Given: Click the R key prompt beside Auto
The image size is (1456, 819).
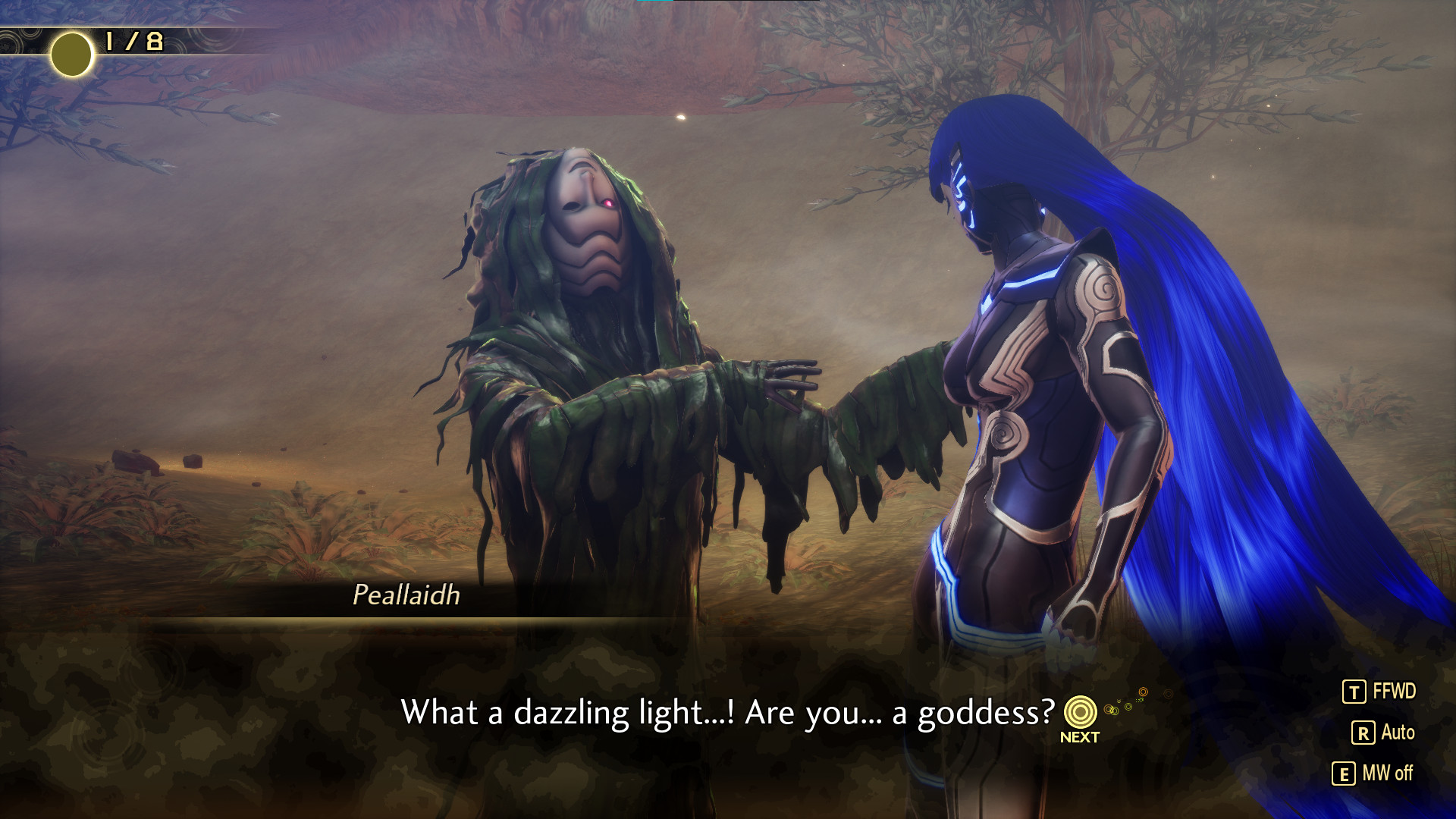Looking at the screenshot, I should (x=1365, y=731).
